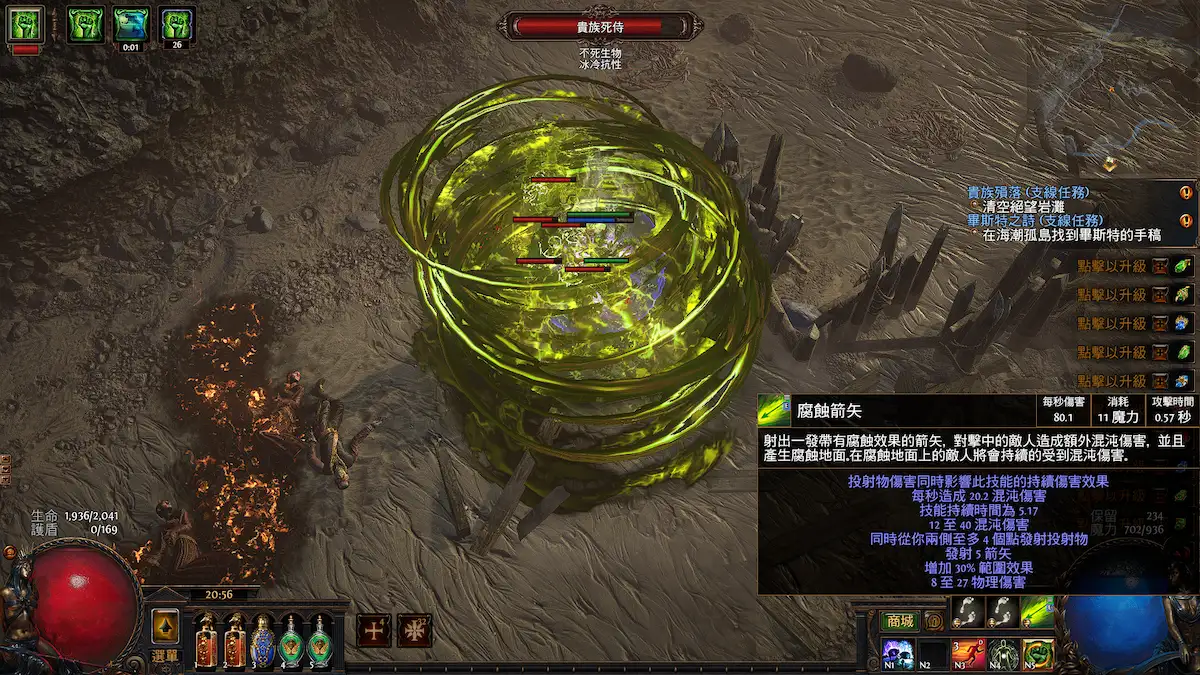Click the coin icon beside the shop button
This screenshot has width=1200, height=675.
click(x=934, y=621)
